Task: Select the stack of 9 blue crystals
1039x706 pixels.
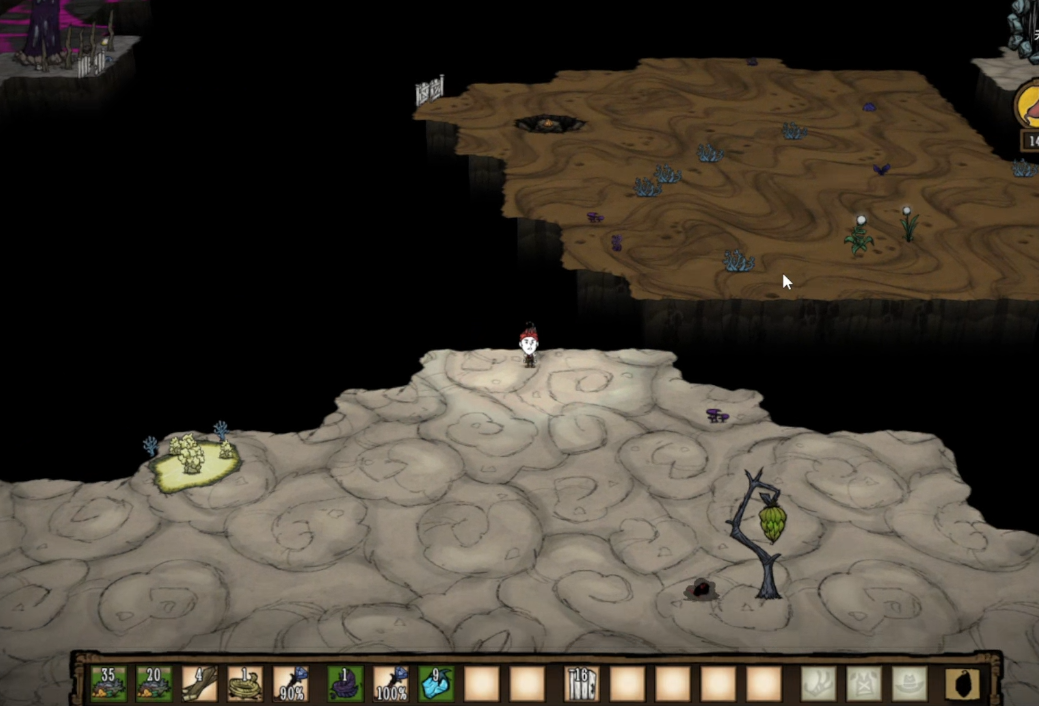Action: (x=436, y=683)
